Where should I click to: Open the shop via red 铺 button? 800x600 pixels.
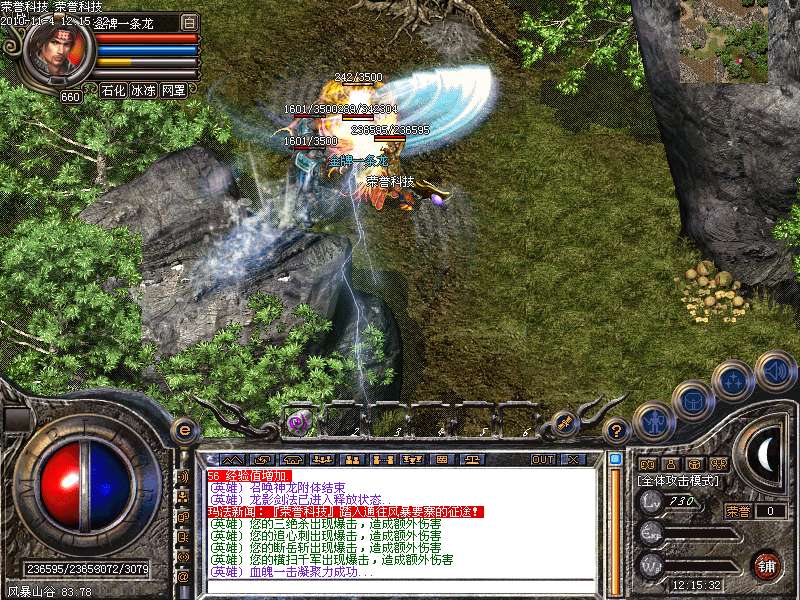coord(767,565)
